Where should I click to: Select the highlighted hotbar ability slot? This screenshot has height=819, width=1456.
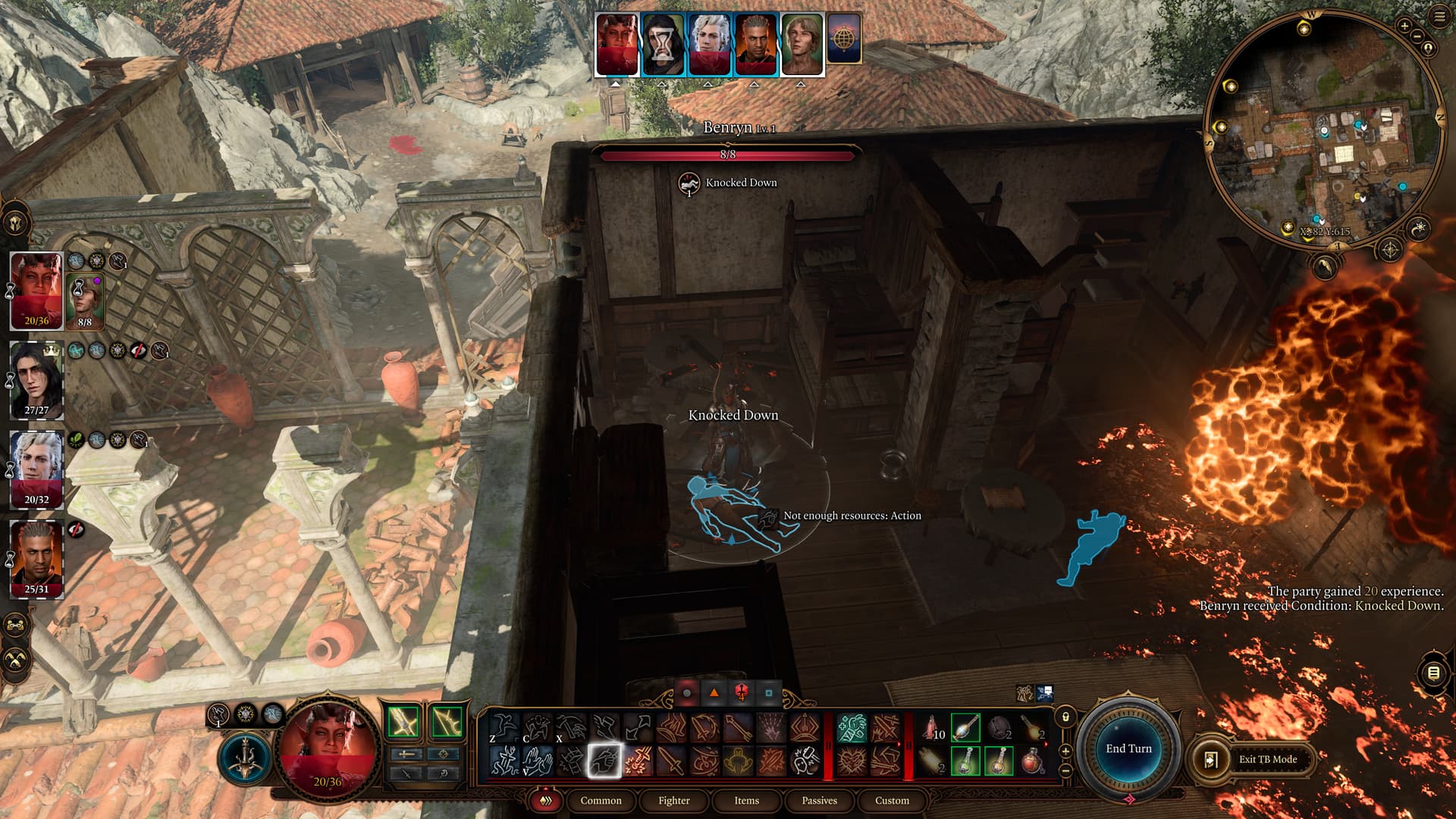[604, 761]
